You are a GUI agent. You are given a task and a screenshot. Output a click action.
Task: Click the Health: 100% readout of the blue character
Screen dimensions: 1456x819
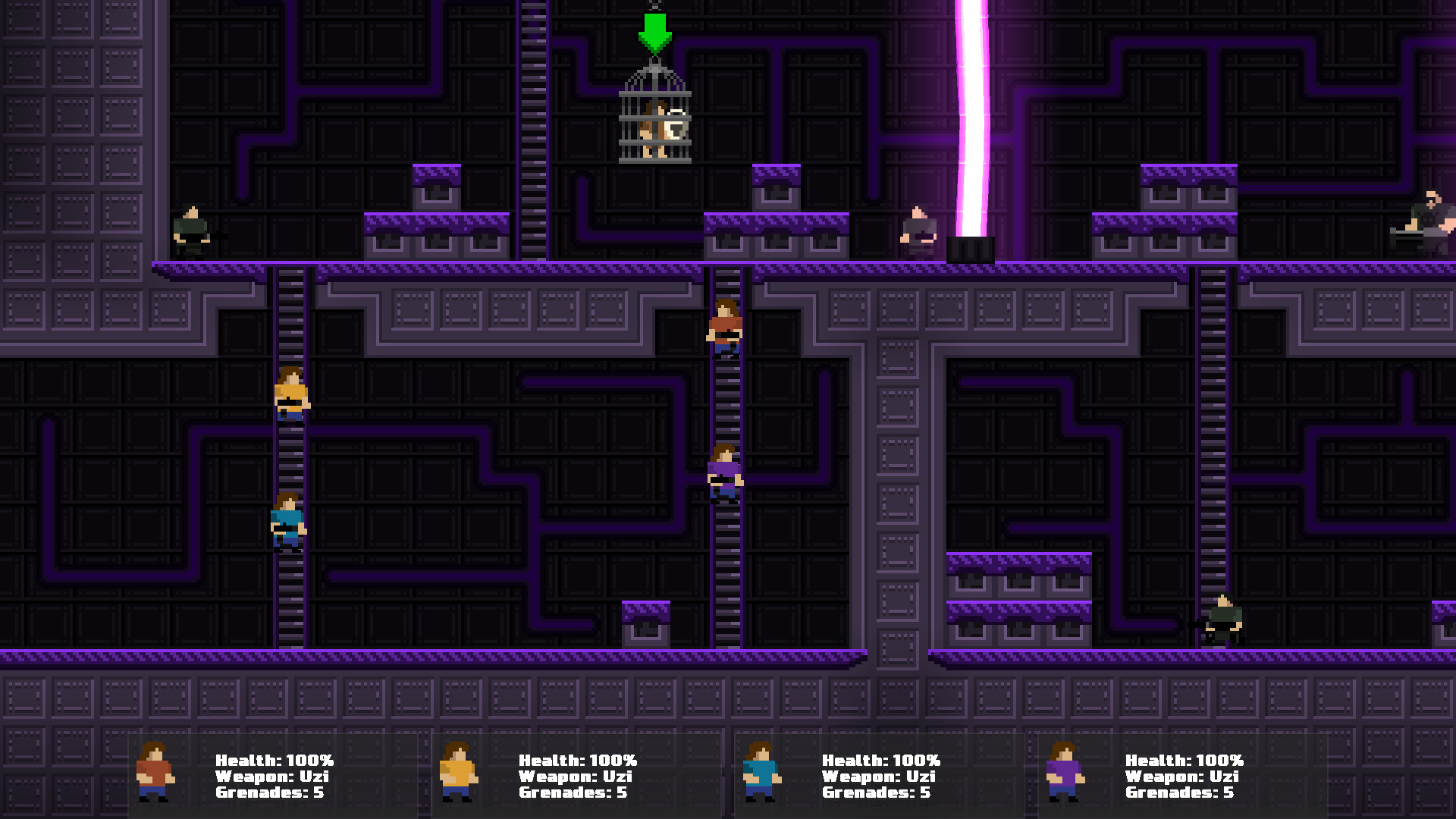click(x=881, y=760)
